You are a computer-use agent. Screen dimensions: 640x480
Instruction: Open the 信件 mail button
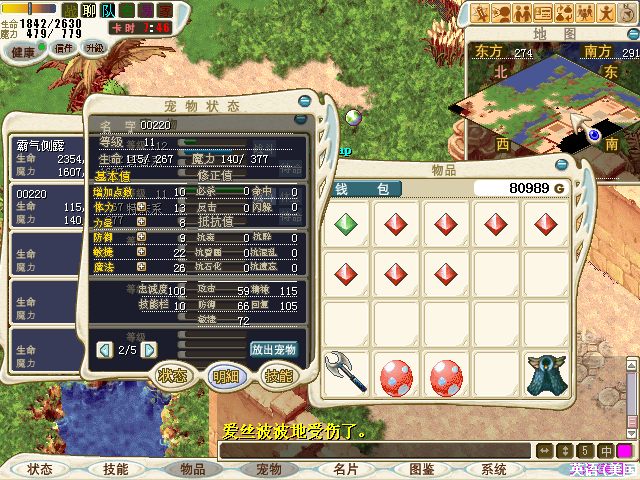pos(64,48)
